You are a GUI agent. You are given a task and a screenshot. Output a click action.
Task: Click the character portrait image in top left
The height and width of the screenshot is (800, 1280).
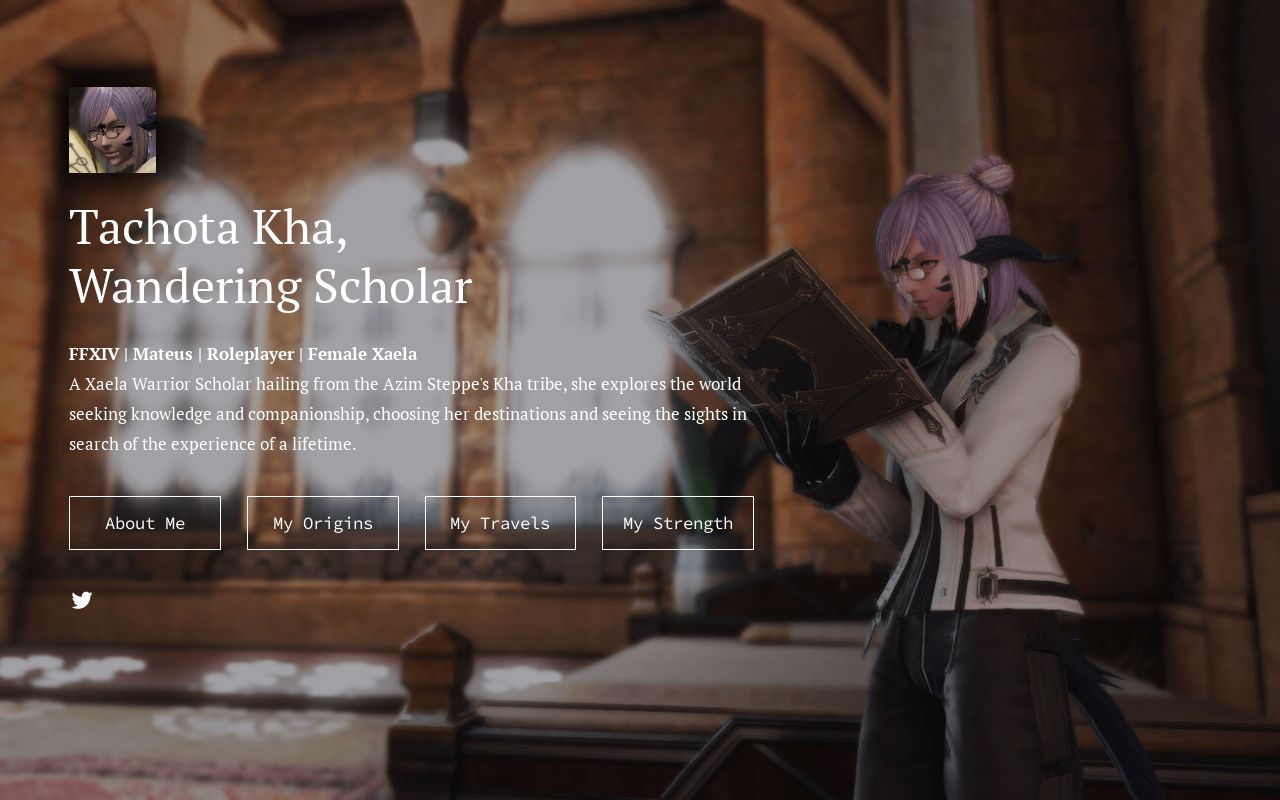[x=112, y=130]
